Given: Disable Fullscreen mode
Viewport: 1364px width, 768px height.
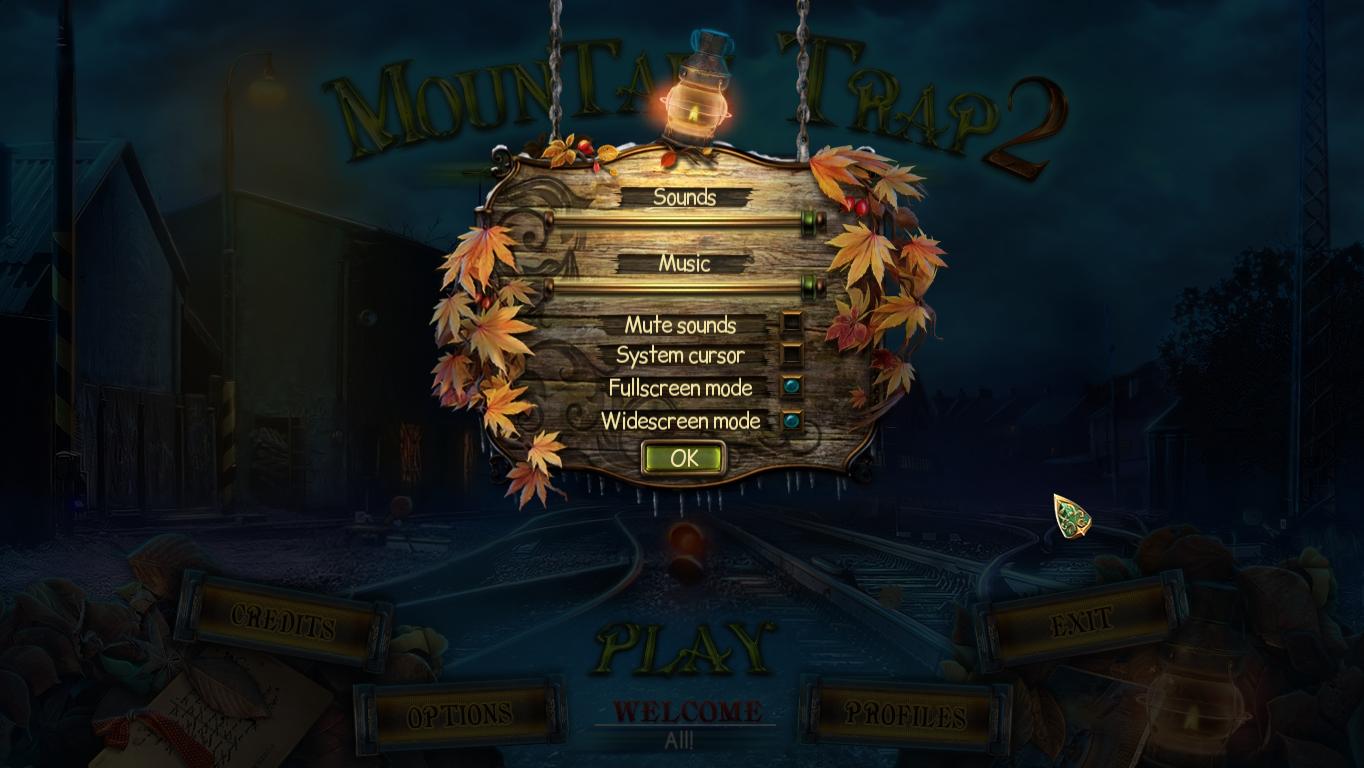Looking at the screenshot, I should click(x=791, y=388).
